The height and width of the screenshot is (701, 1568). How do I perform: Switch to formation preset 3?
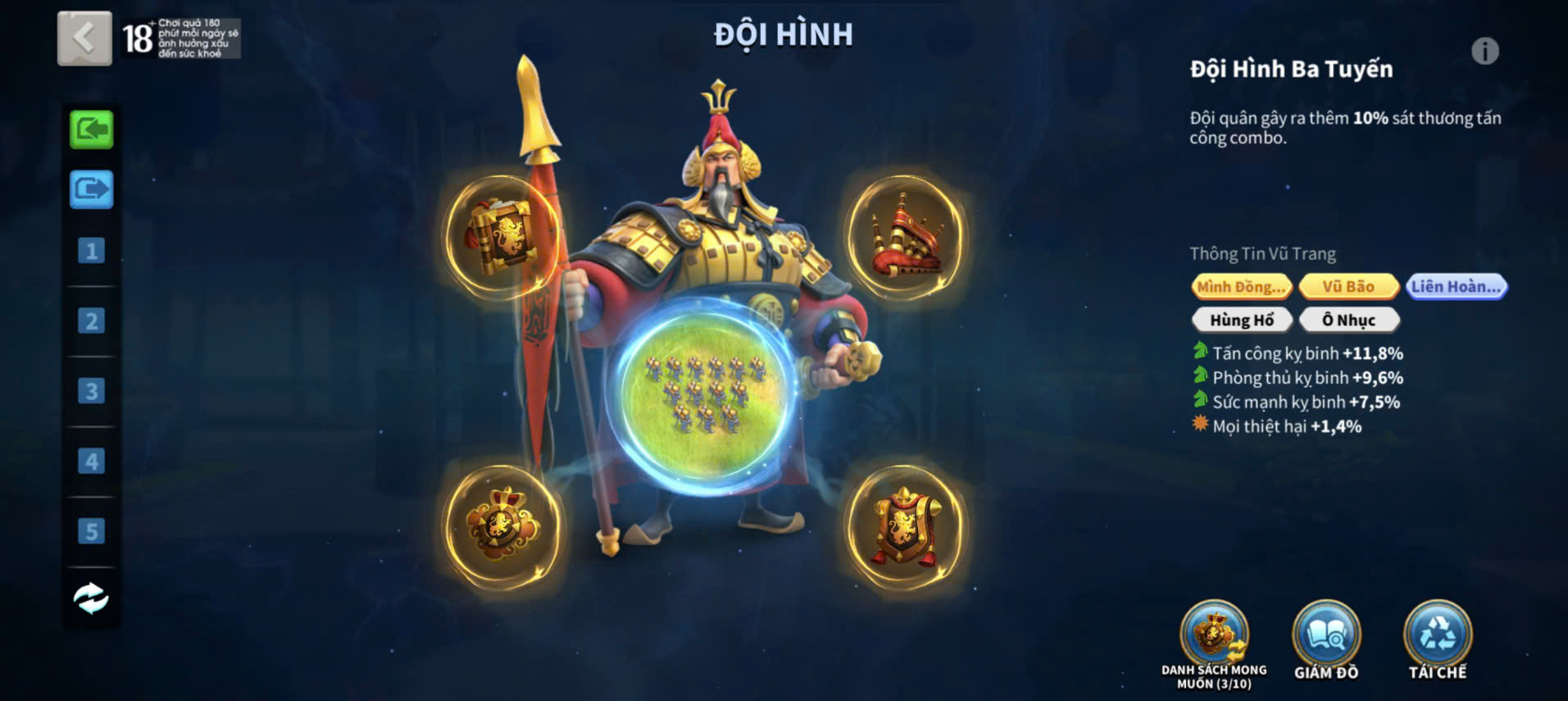click(x=91, y=391)
